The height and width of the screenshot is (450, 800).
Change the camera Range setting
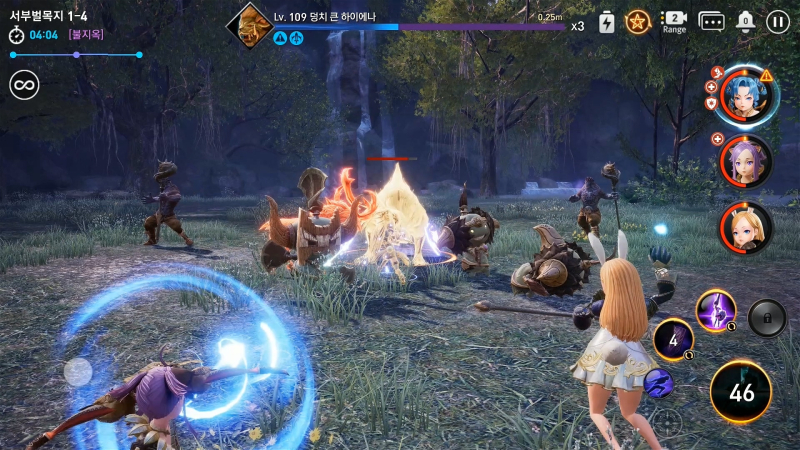point(674,21)
